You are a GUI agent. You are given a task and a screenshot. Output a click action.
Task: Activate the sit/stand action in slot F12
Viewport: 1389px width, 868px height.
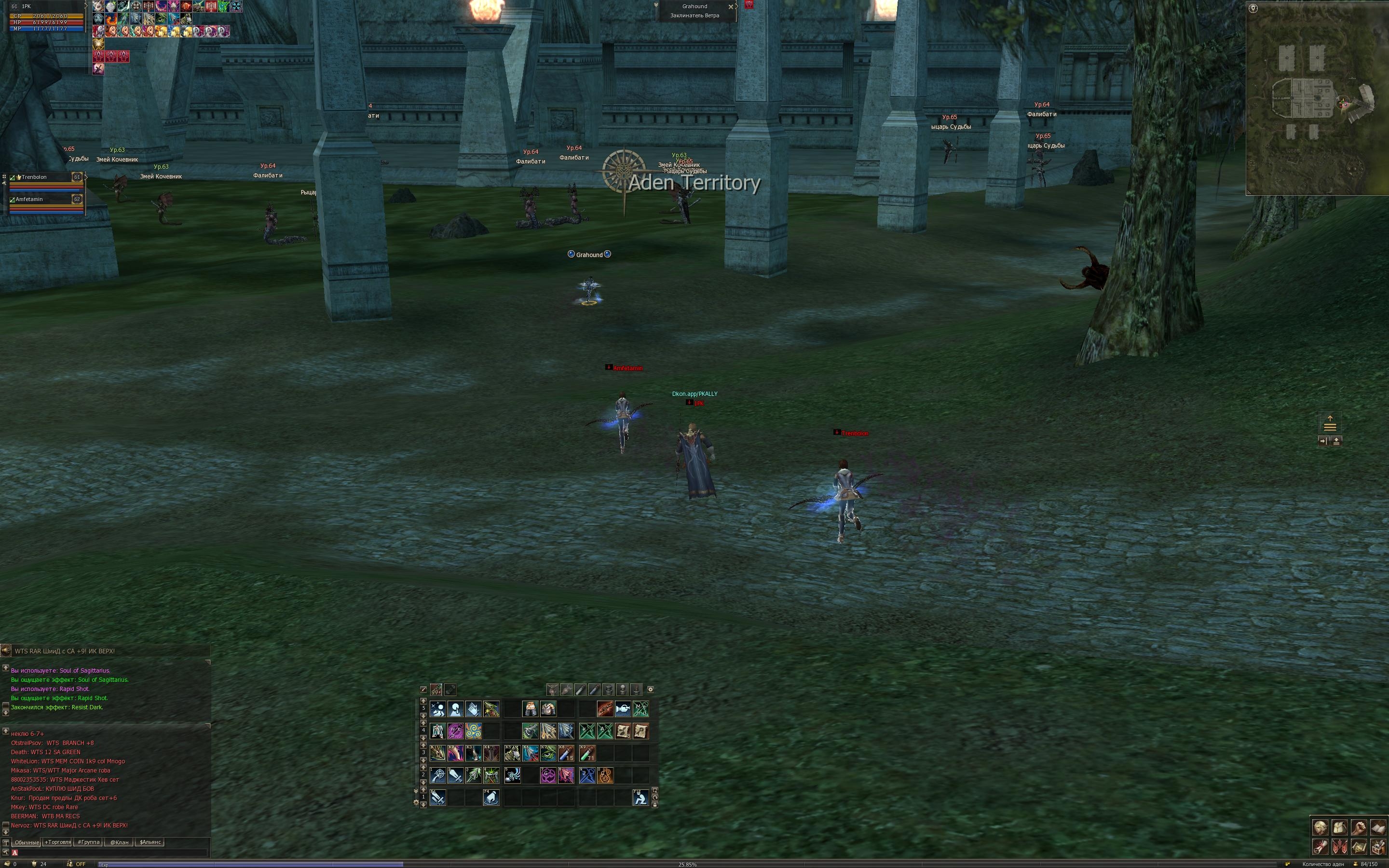(640, 798)
